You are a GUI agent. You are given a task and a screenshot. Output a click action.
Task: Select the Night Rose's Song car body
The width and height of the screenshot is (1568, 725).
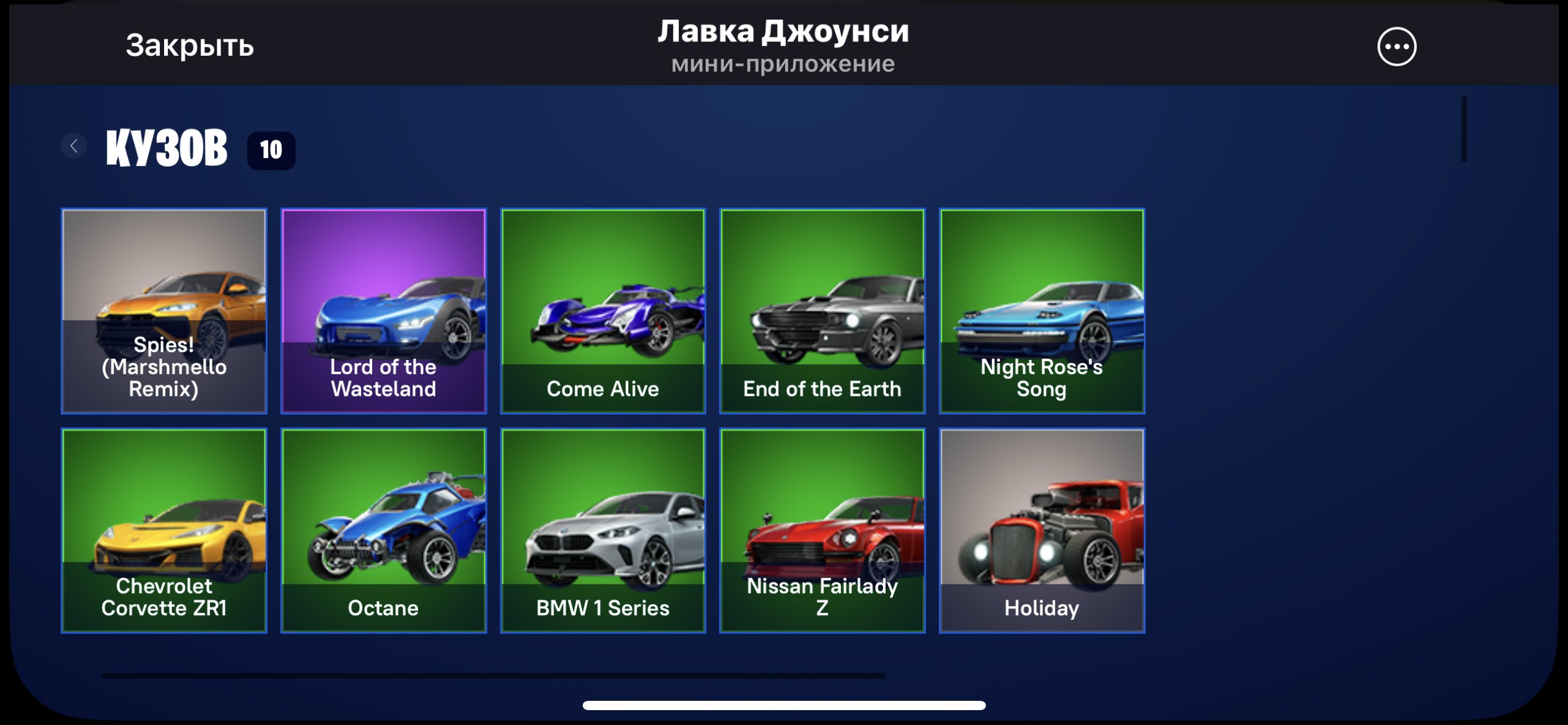(x=1042, y=310)
